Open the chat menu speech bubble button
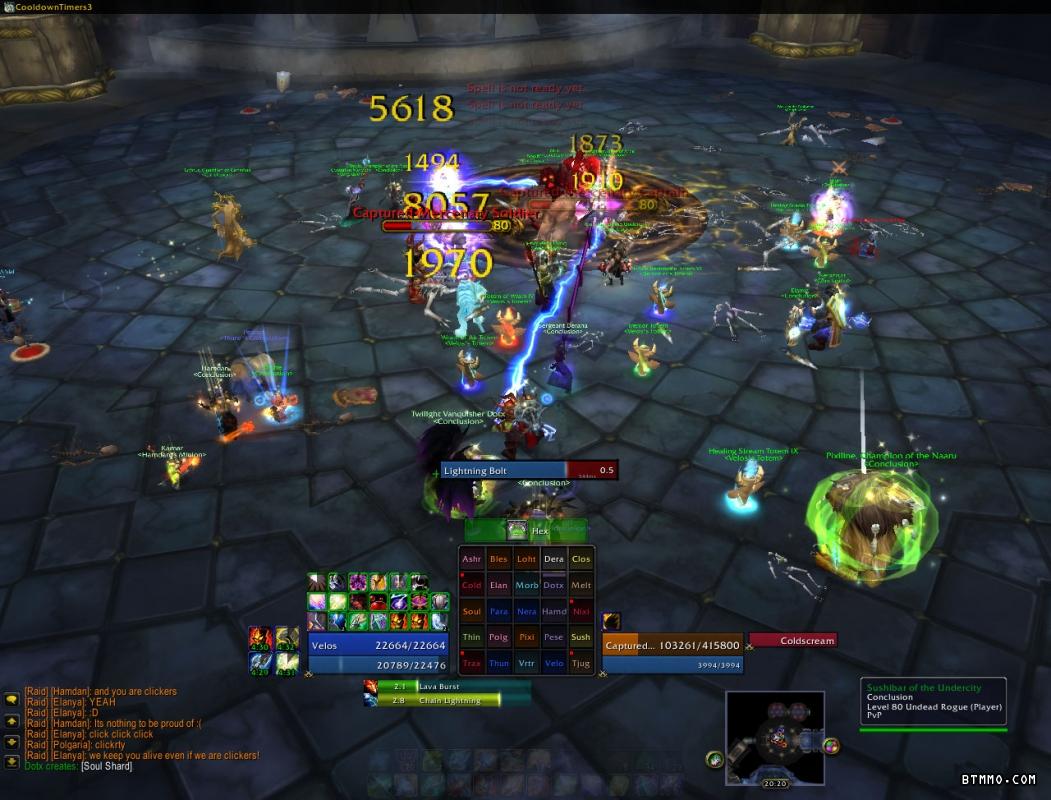This screenshot has width=1051, height=800. click(x=12, y=700)
